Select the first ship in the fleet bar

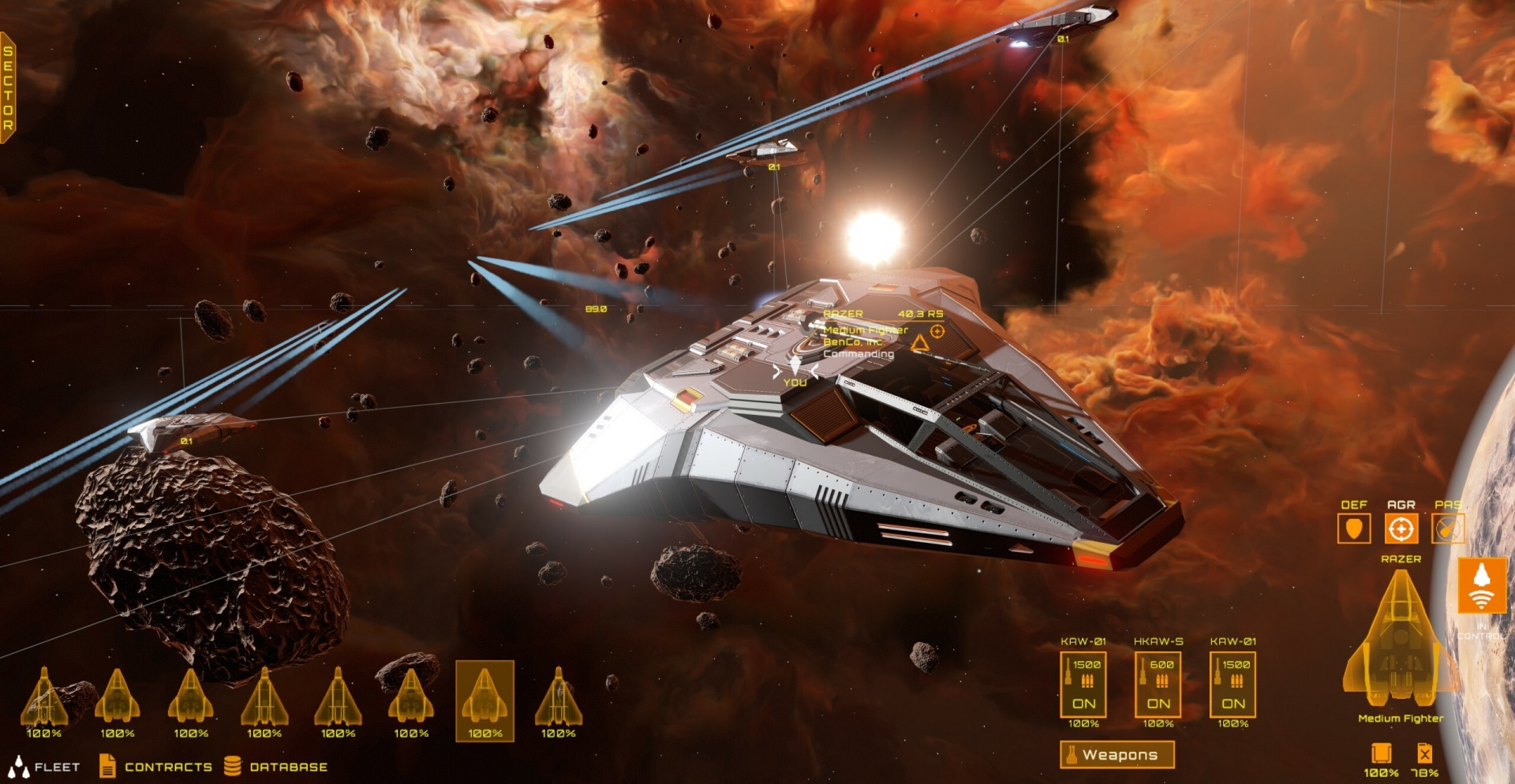click(44, 700)
